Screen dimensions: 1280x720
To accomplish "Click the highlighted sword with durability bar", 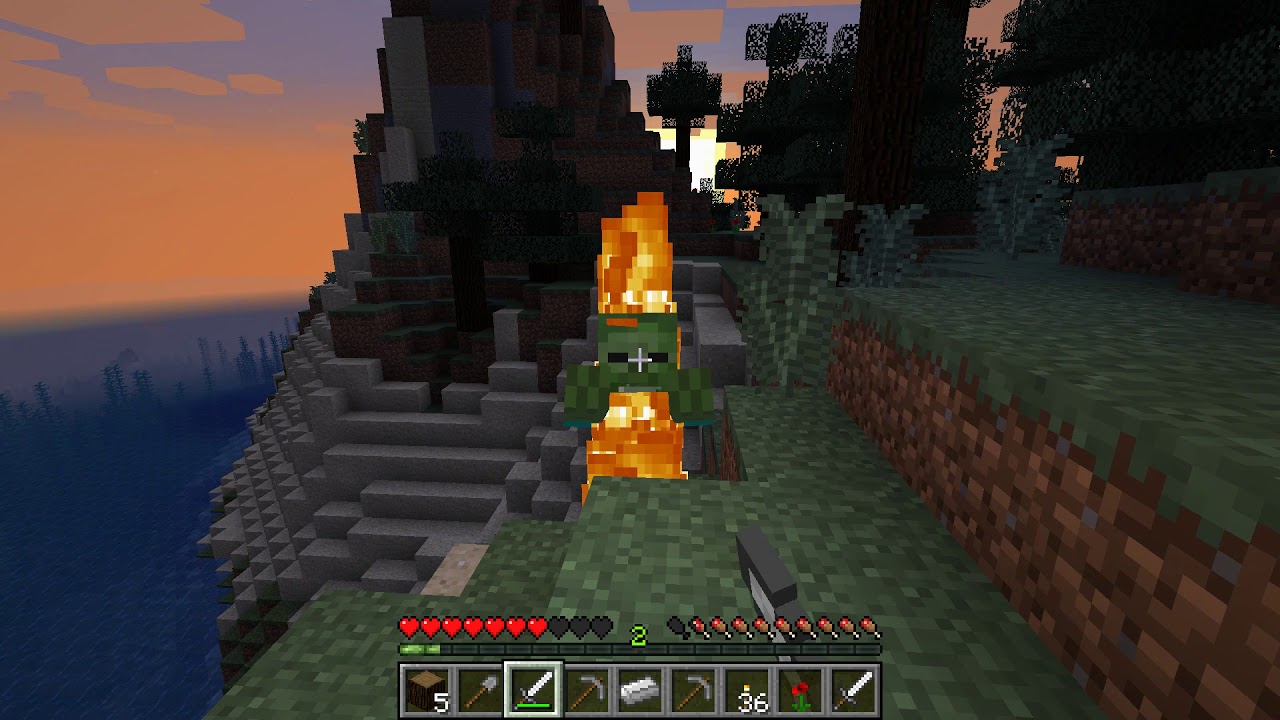I will [x=533, y=691].
